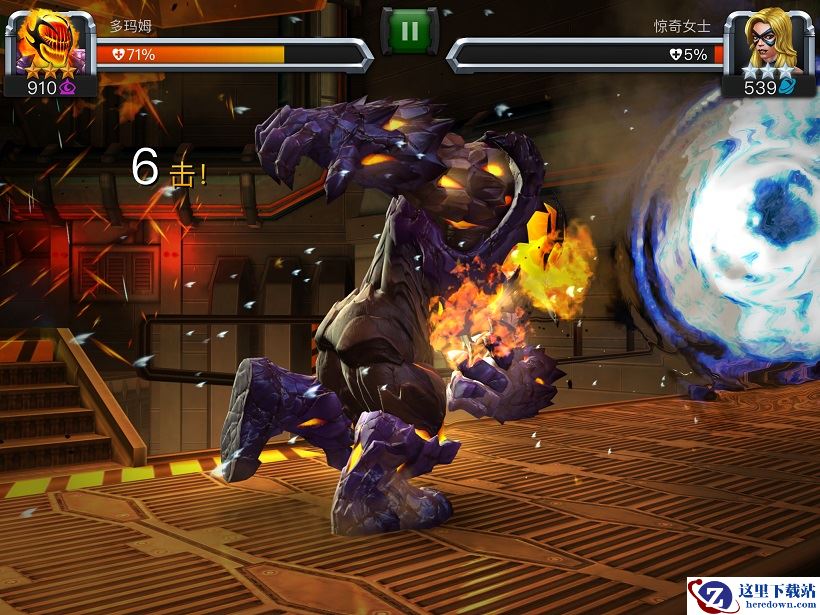Tap Ms. Marvel's opponent portrait

(x=767, y=40)
